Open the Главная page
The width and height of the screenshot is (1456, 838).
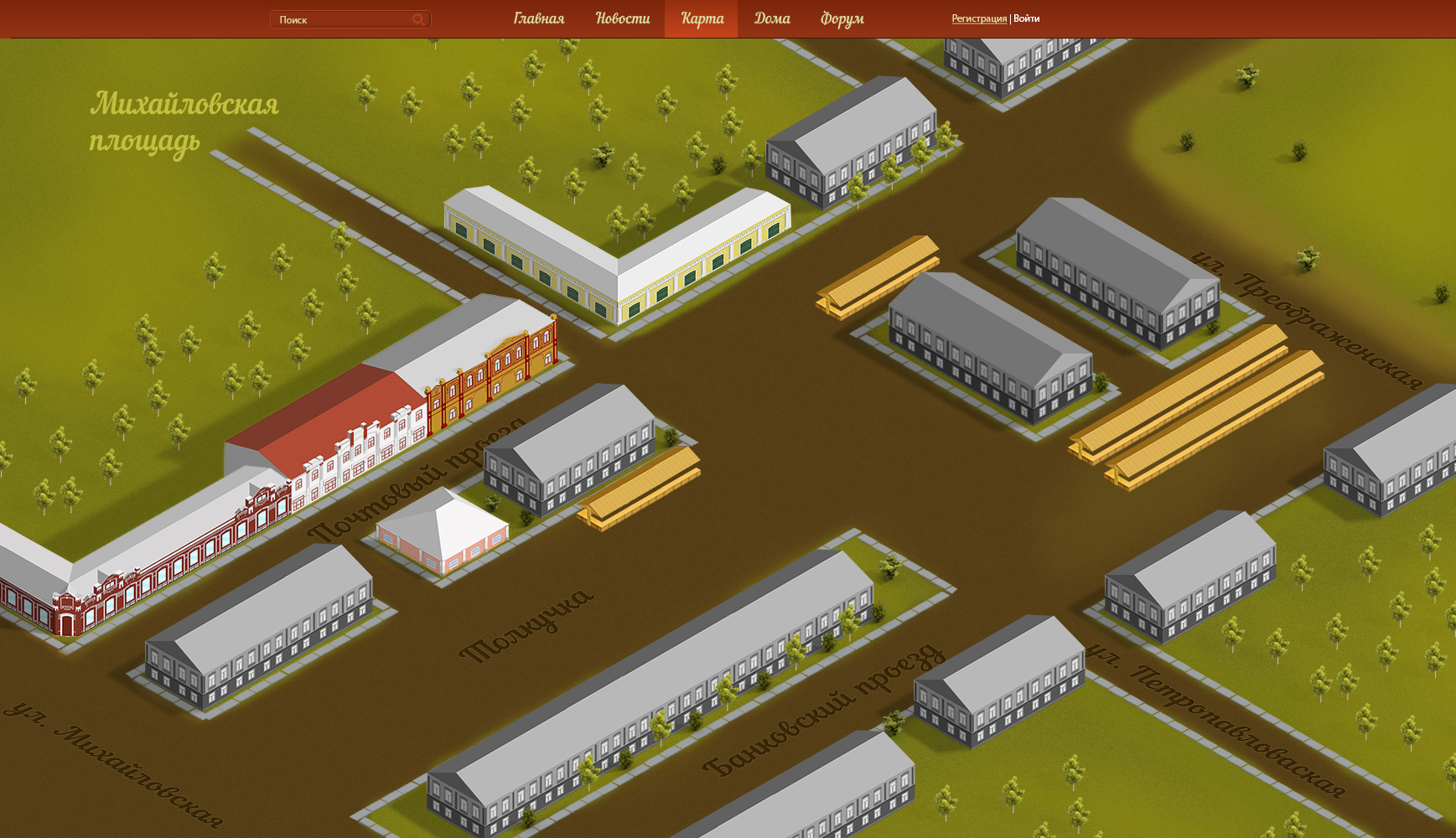(x=538, y=18)
